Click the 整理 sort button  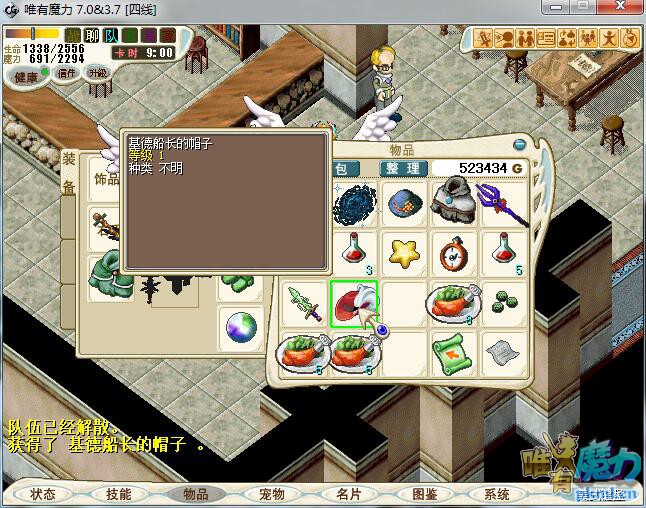[404, 169]
